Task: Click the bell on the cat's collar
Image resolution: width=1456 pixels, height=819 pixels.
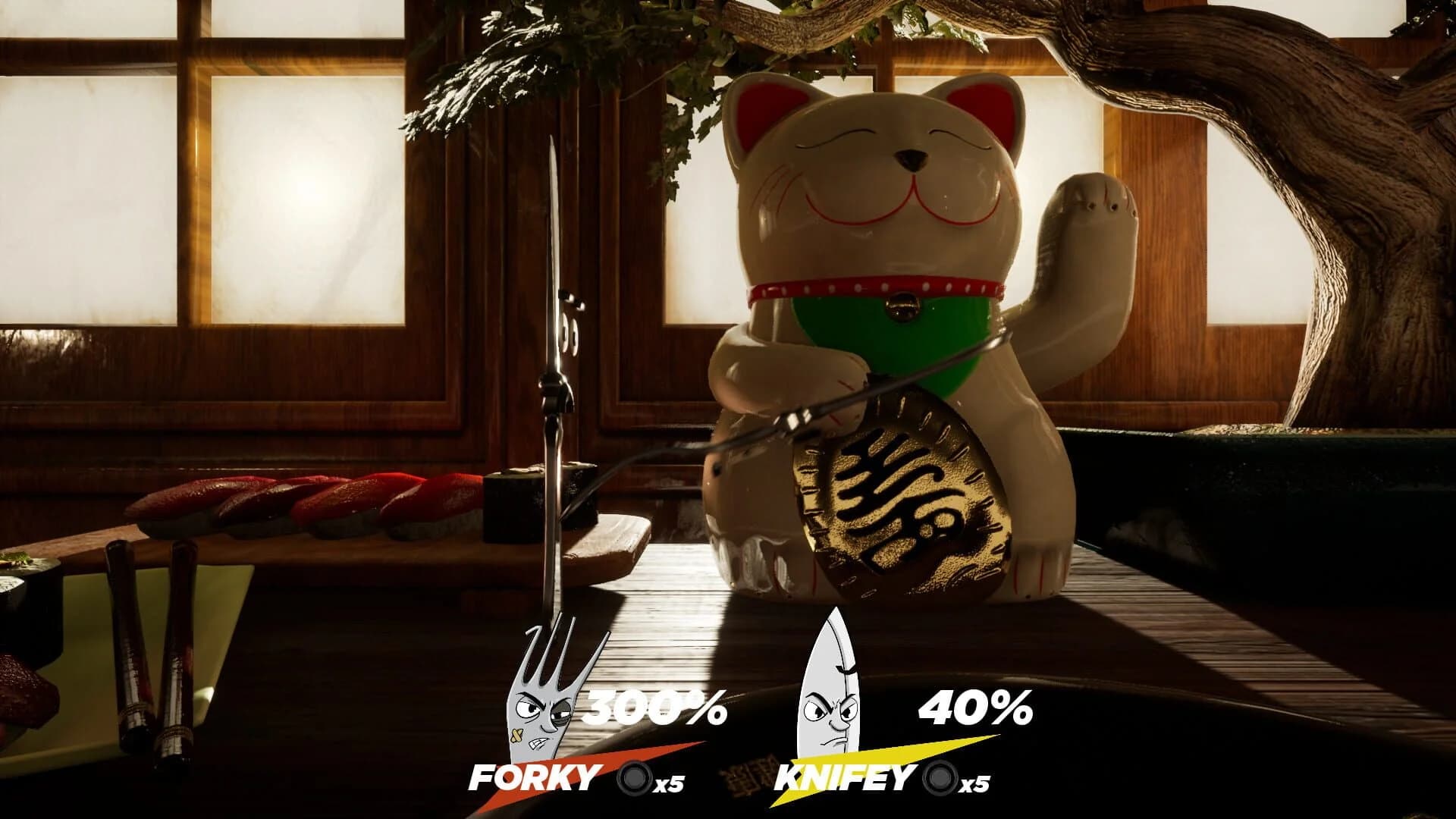Action: click(x=902, y=307)
